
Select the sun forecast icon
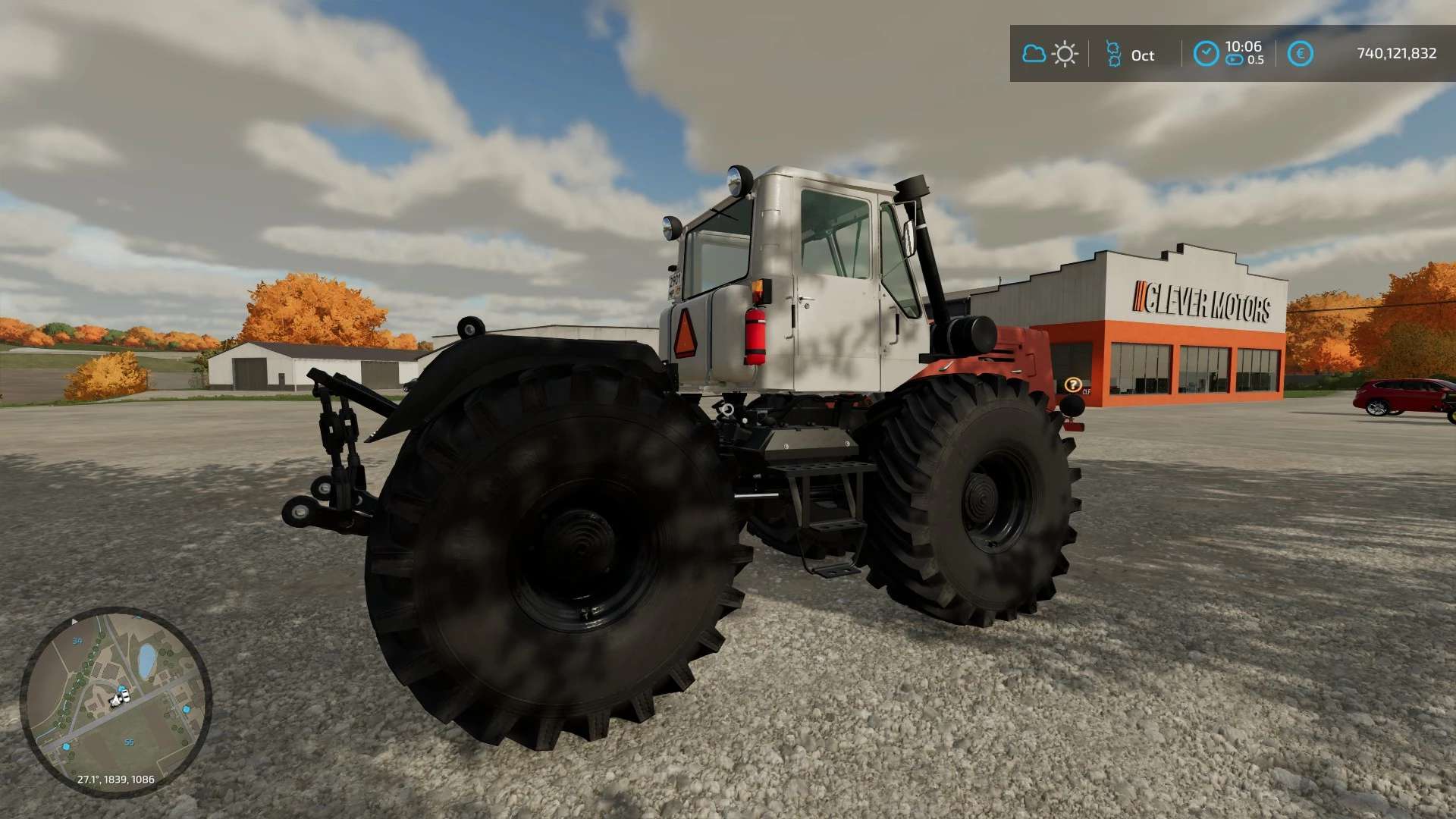coord(1065,54)
